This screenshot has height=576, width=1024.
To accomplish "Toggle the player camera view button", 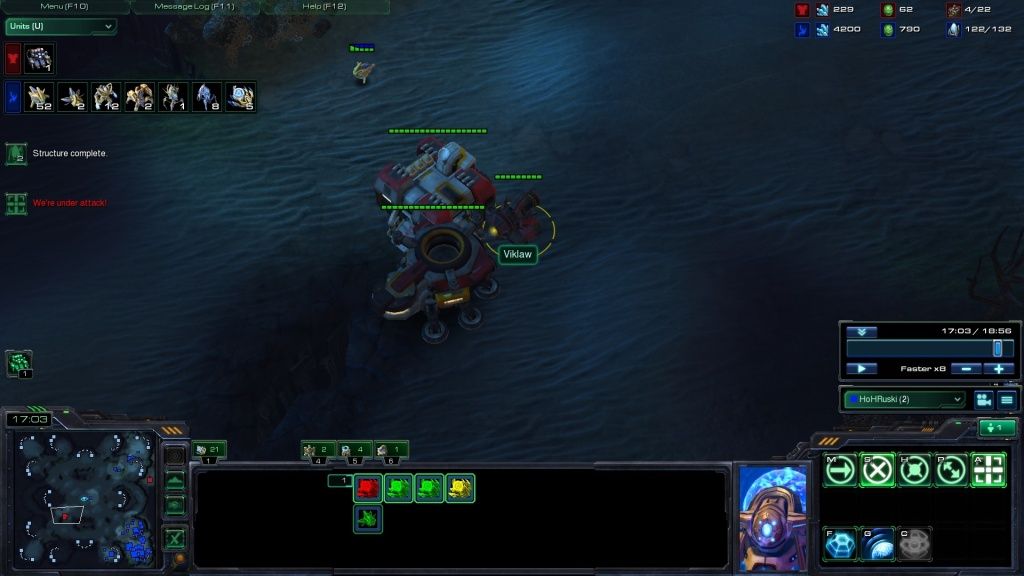I will 983,400.
